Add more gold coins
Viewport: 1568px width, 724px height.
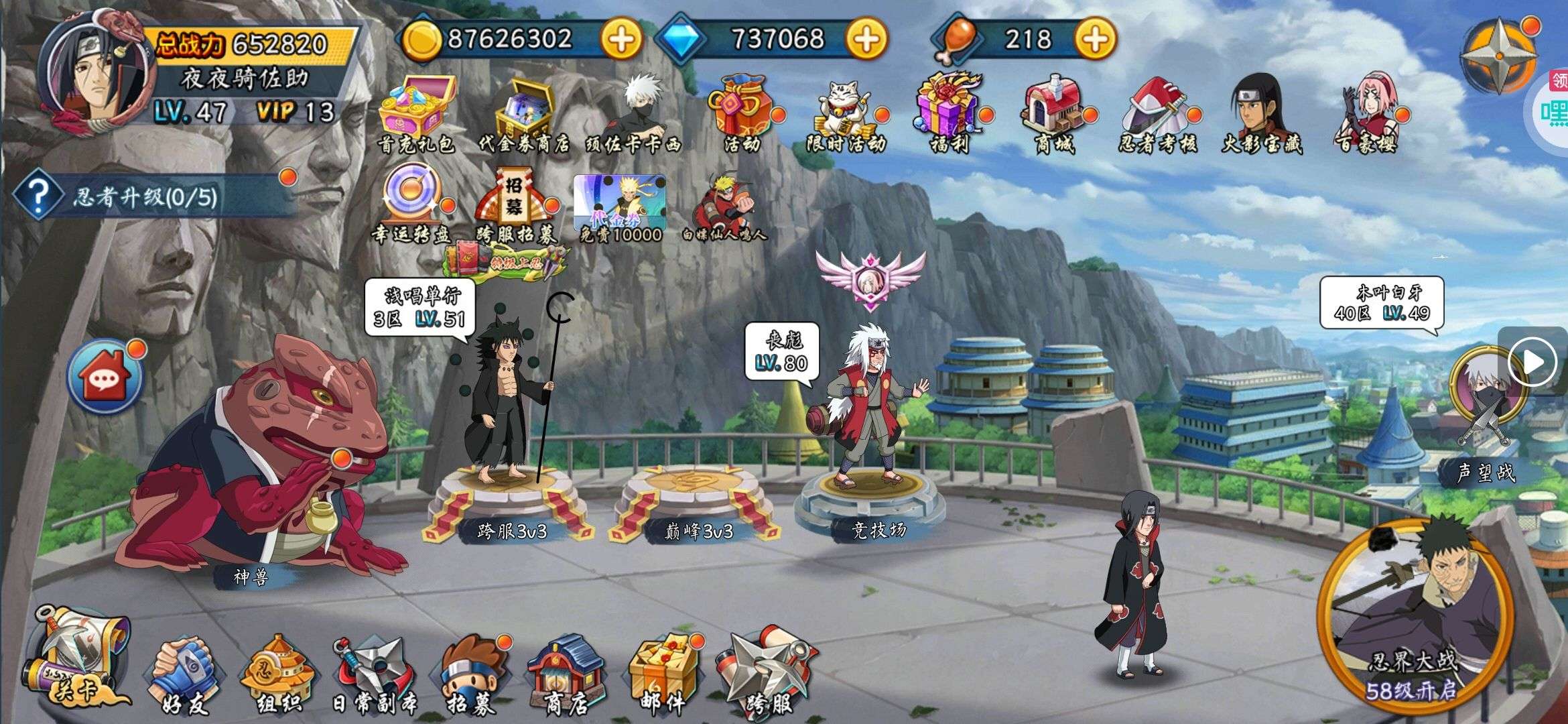[620, 40]
